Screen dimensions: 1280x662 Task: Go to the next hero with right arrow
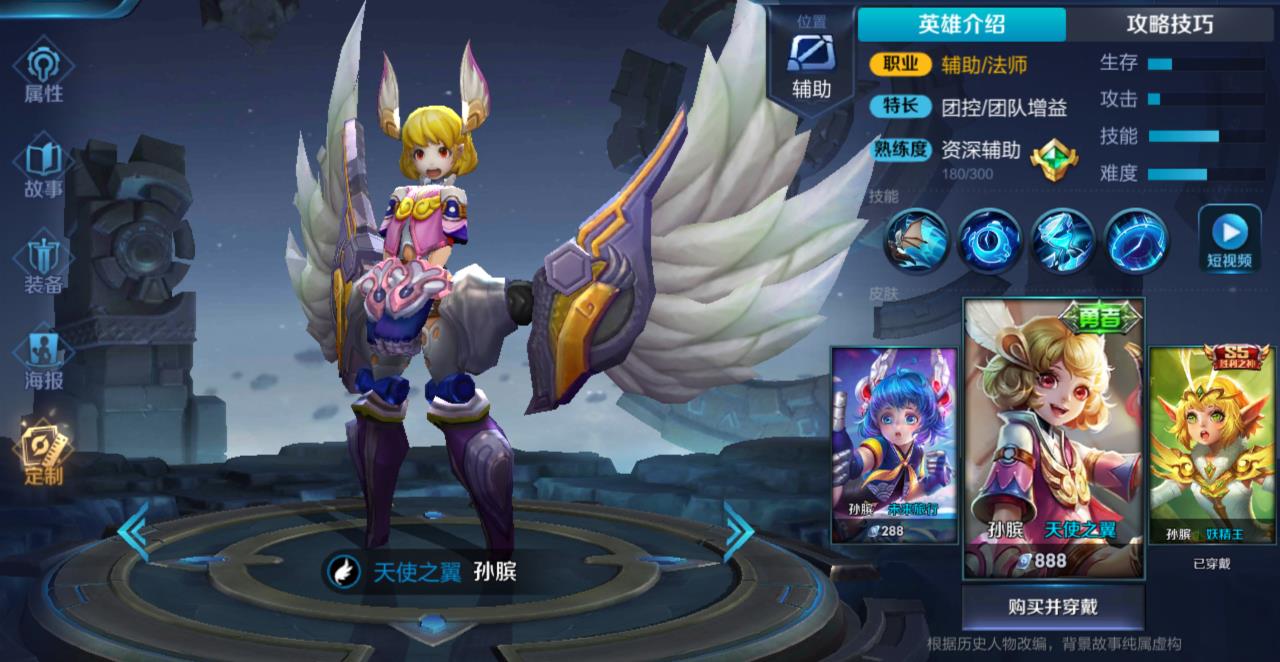point(739,532)
